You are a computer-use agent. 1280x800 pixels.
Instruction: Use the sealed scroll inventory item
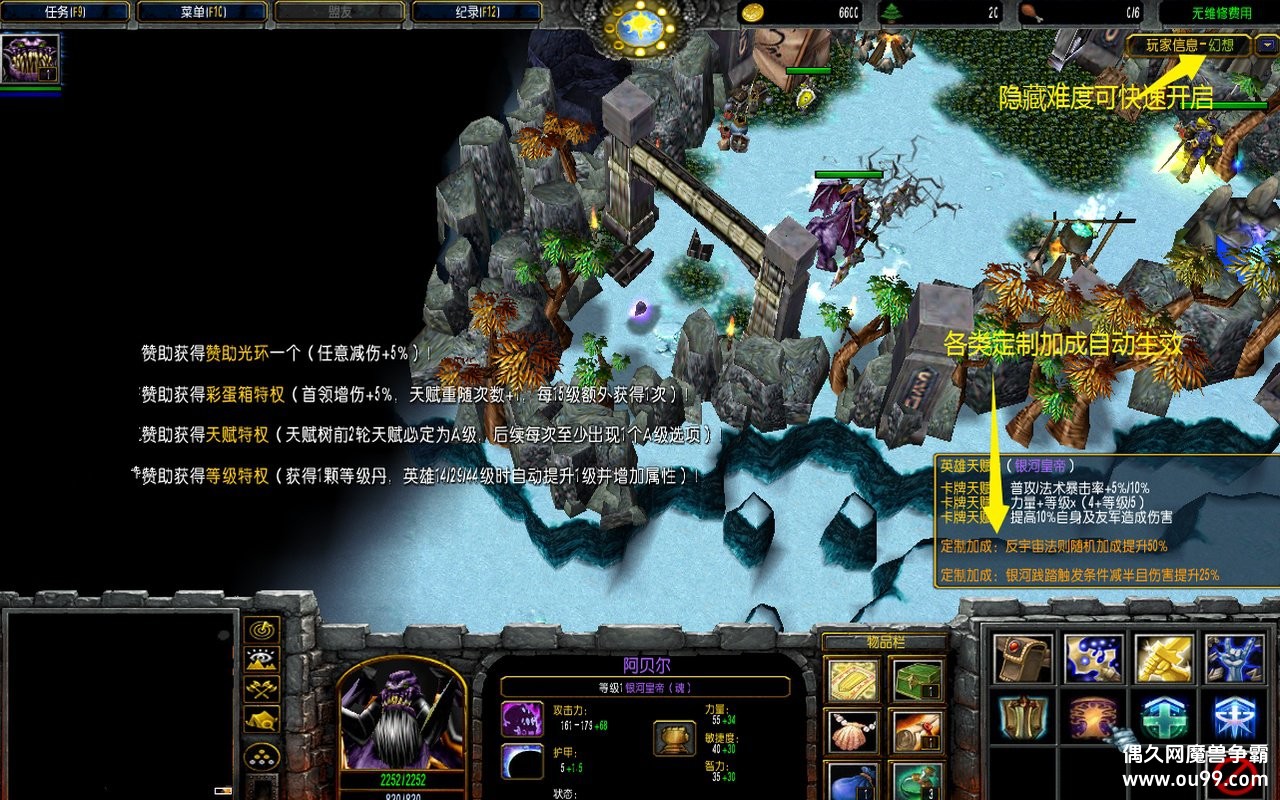click(917, 733)
